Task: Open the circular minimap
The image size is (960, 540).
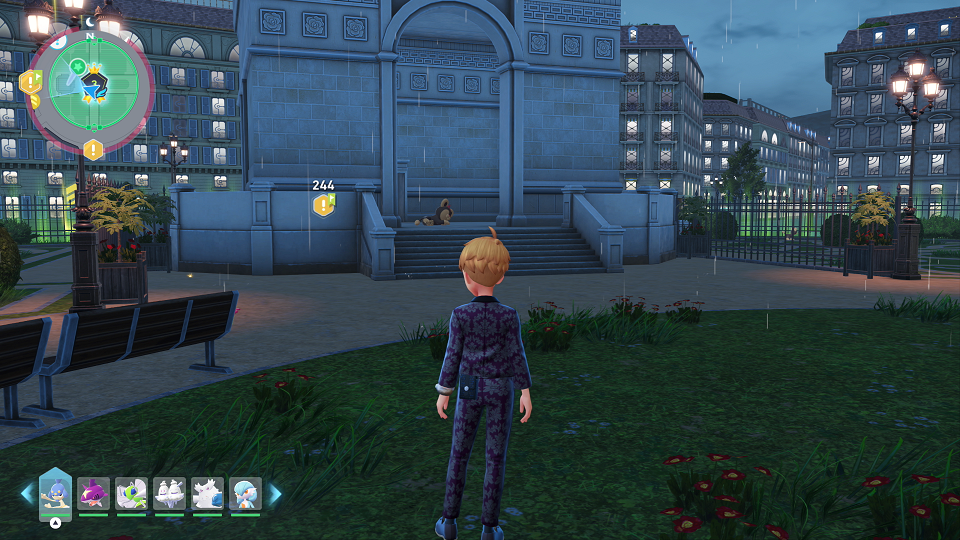Action: [x=90, y=87]
